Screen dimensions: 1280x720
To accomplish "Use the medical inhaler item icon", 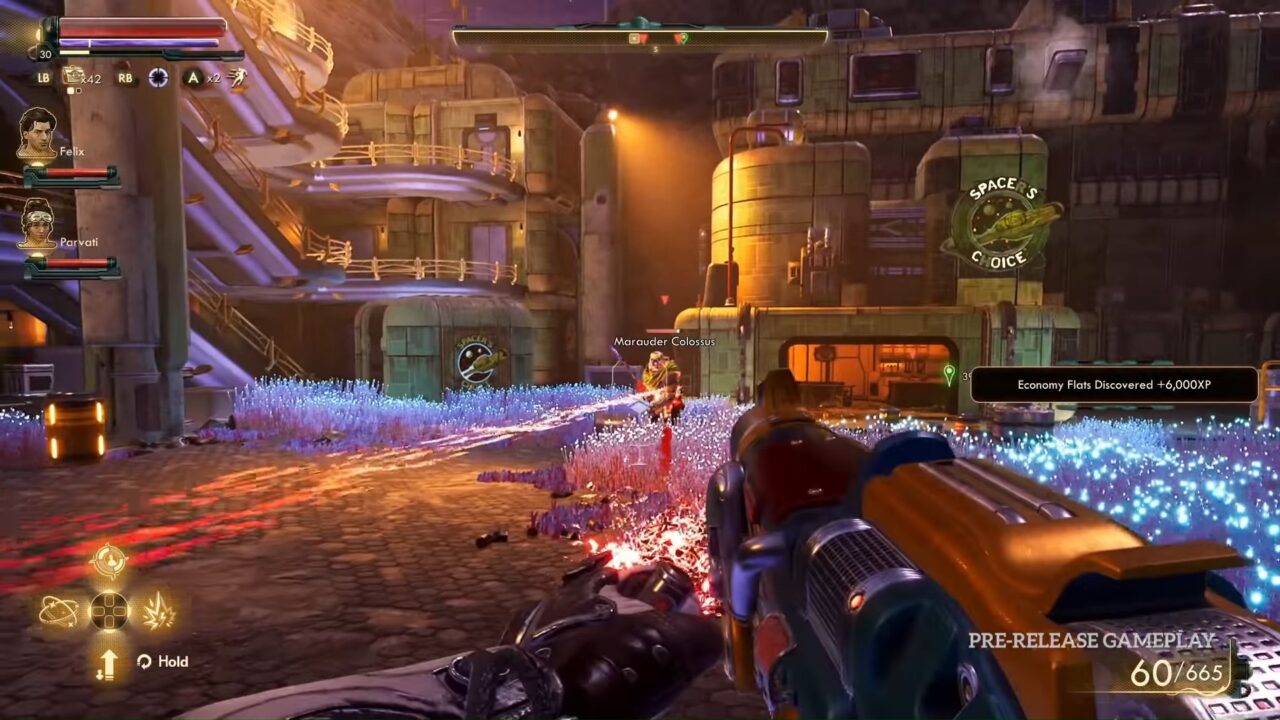I will click(73, 76).
